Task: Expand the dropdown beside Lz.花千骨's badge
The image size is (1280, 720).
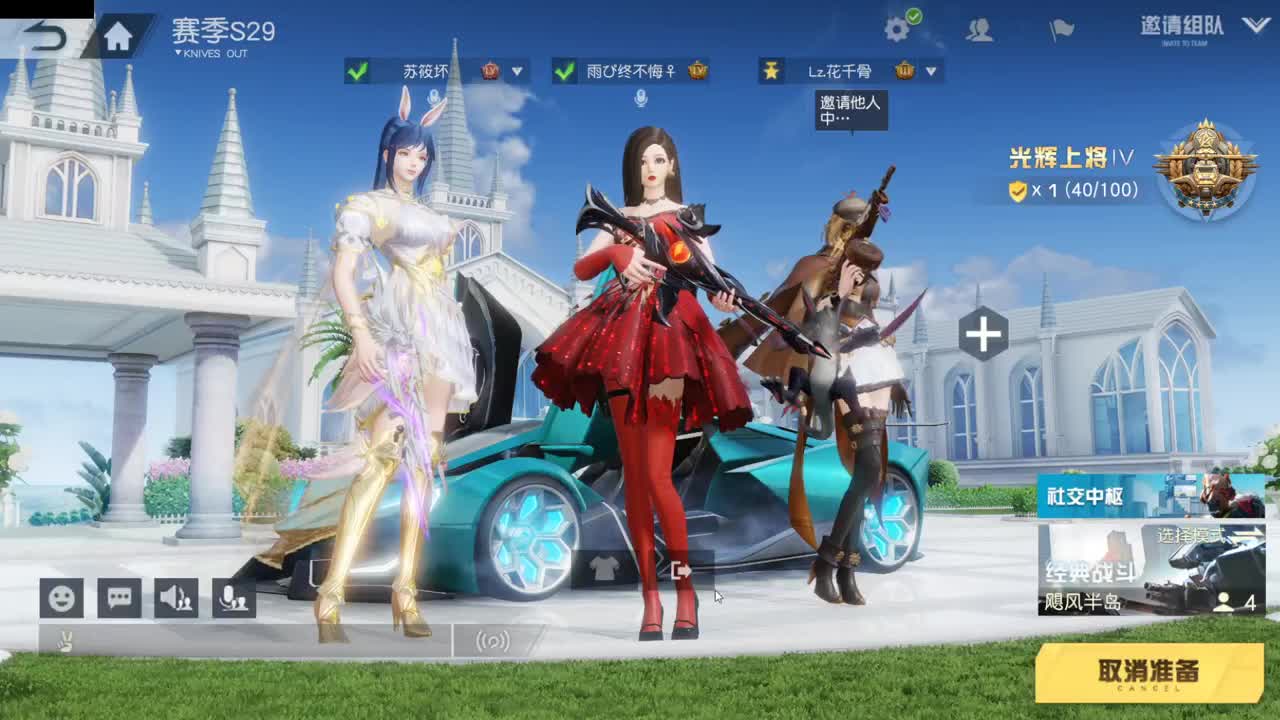Action: coord(929,71)
